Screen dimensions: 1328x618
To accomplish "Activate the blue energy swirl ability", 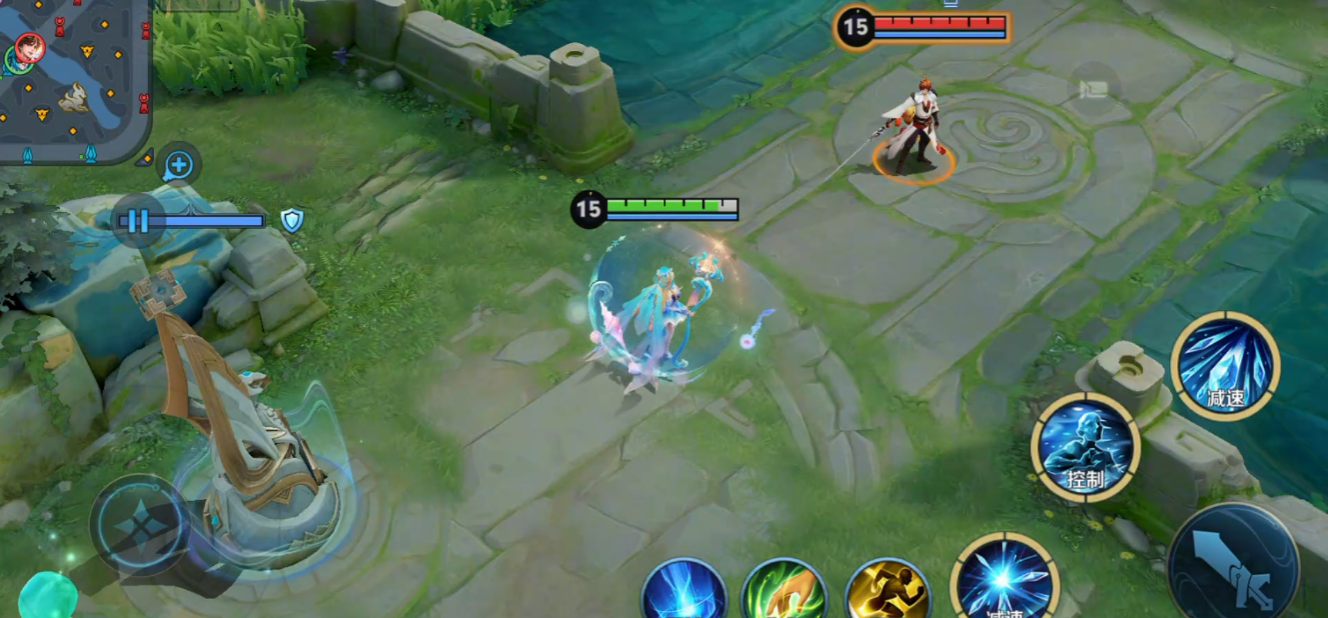I will [684, 592].
